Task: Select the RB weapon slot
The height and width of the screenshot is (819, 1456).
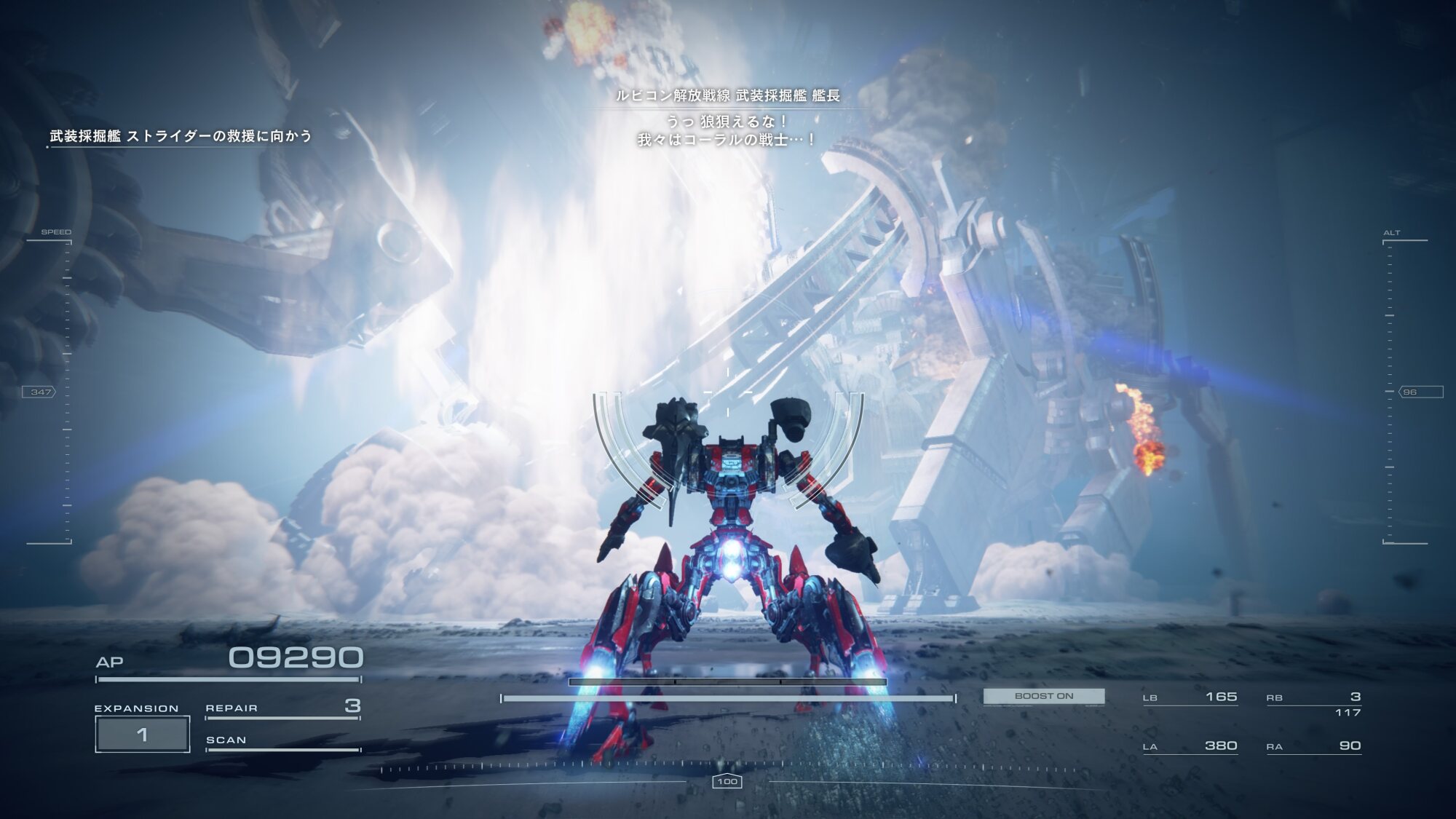Action: 1313,697
